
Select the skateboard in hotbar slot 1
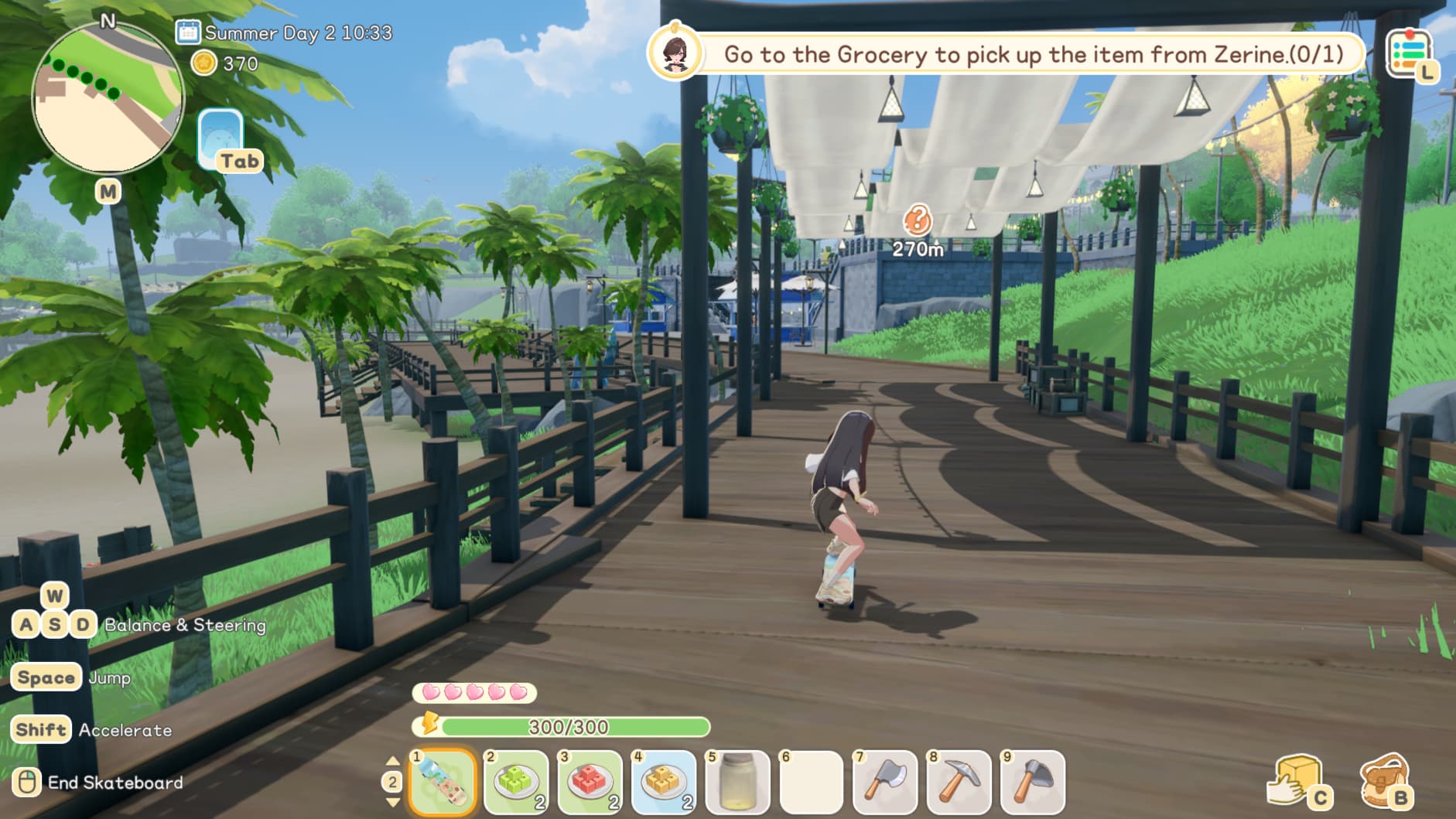click(443, 782)
